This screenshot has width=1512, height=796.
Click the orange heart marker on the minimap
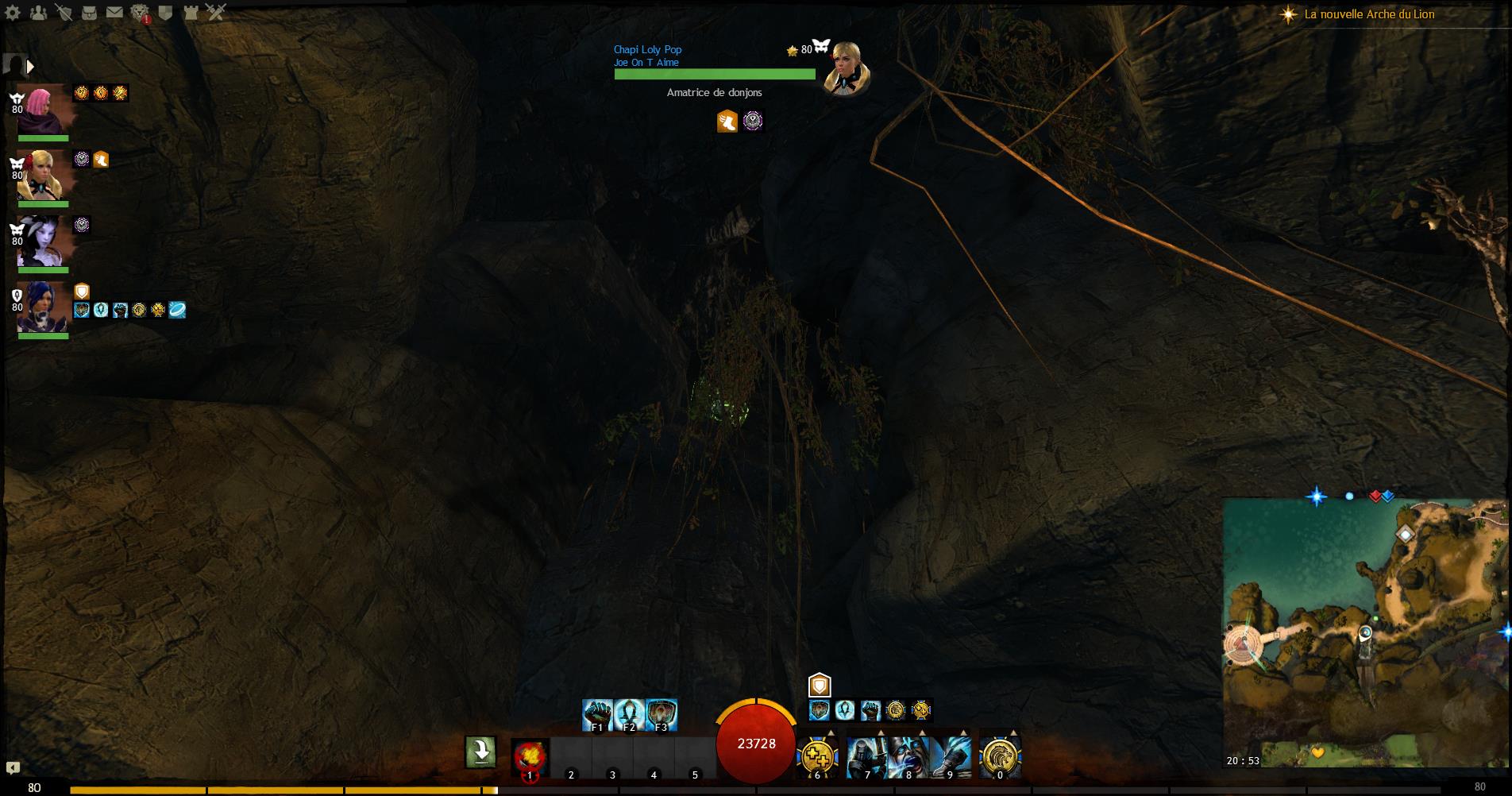click(1317, 752)
